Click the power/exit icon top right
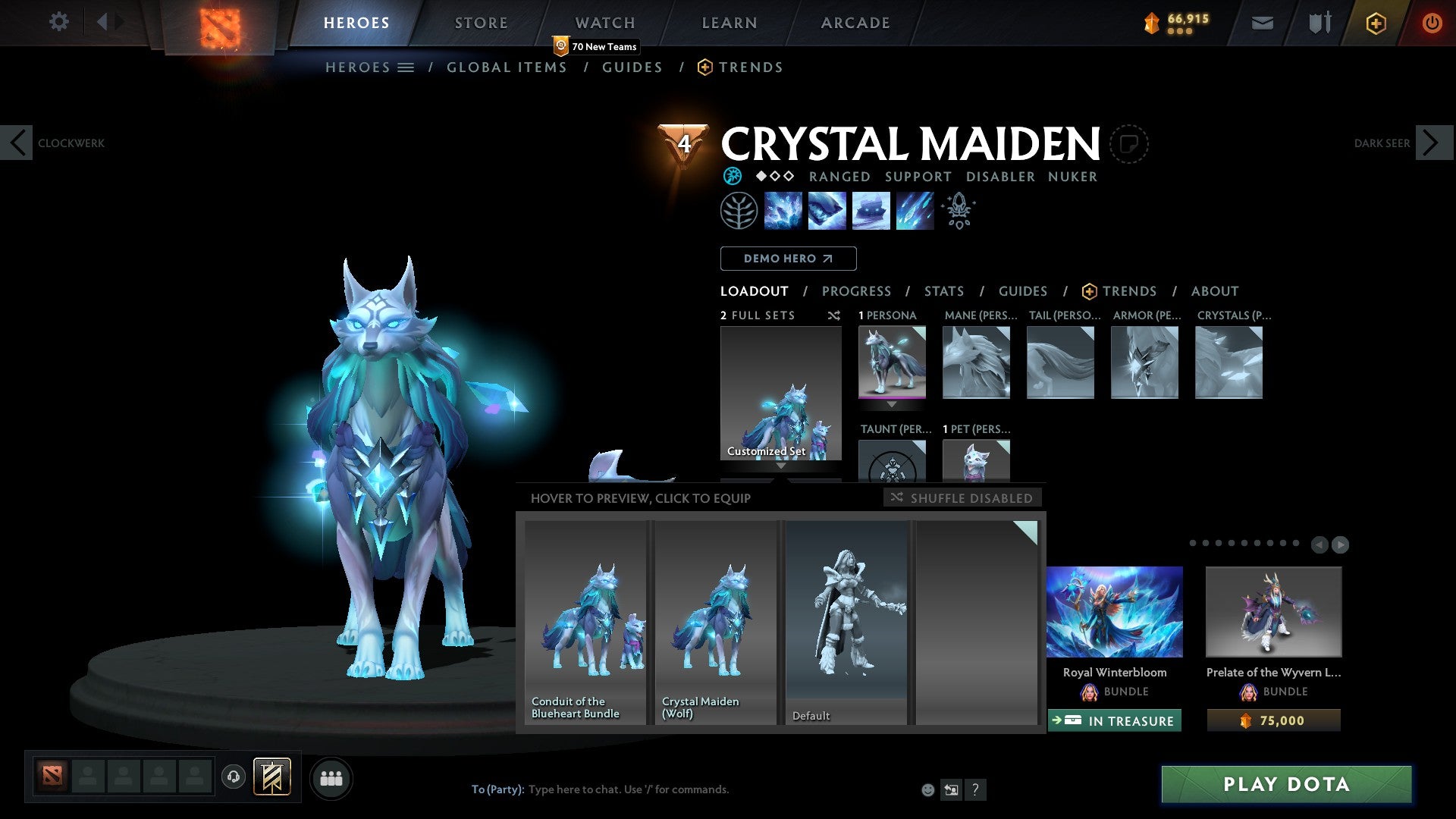 pyautogui.click(x=1432, y=23)
